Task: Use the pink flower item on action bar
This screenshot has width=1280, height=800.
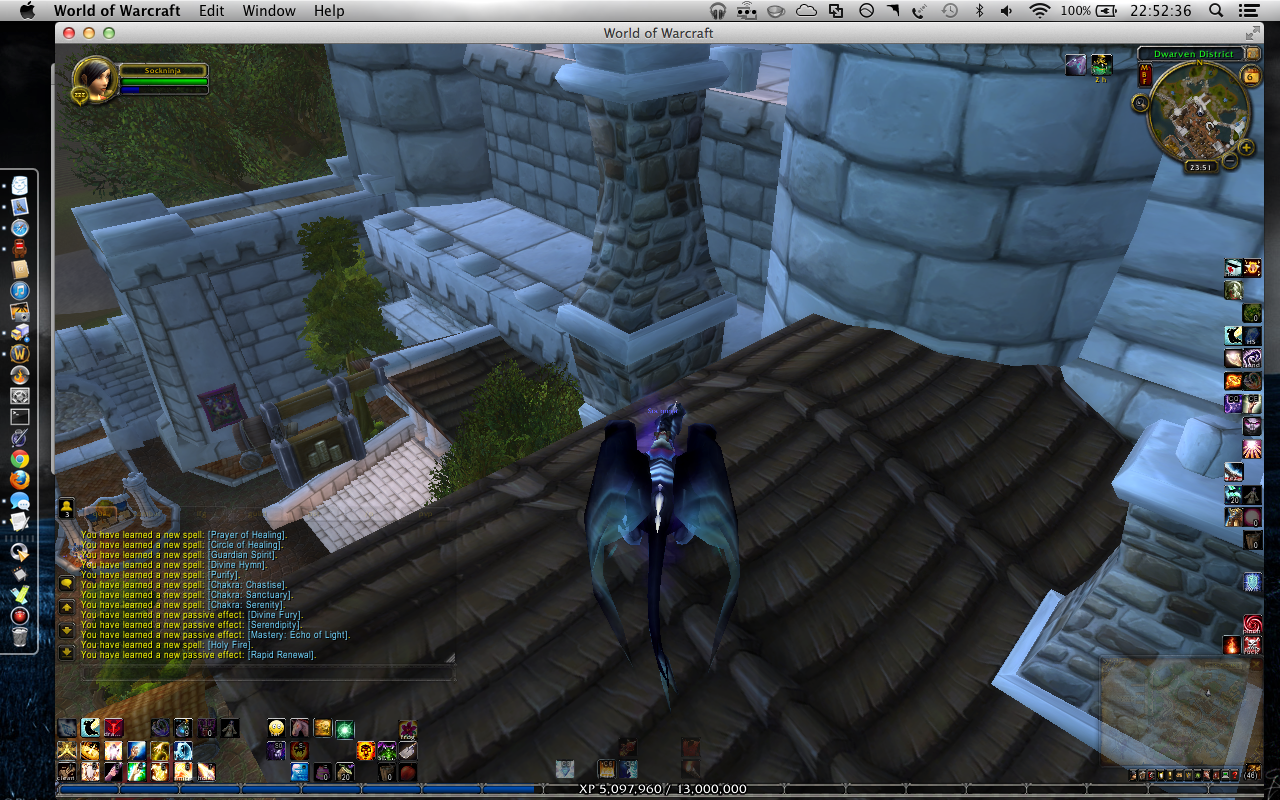Action: point(408,728)
